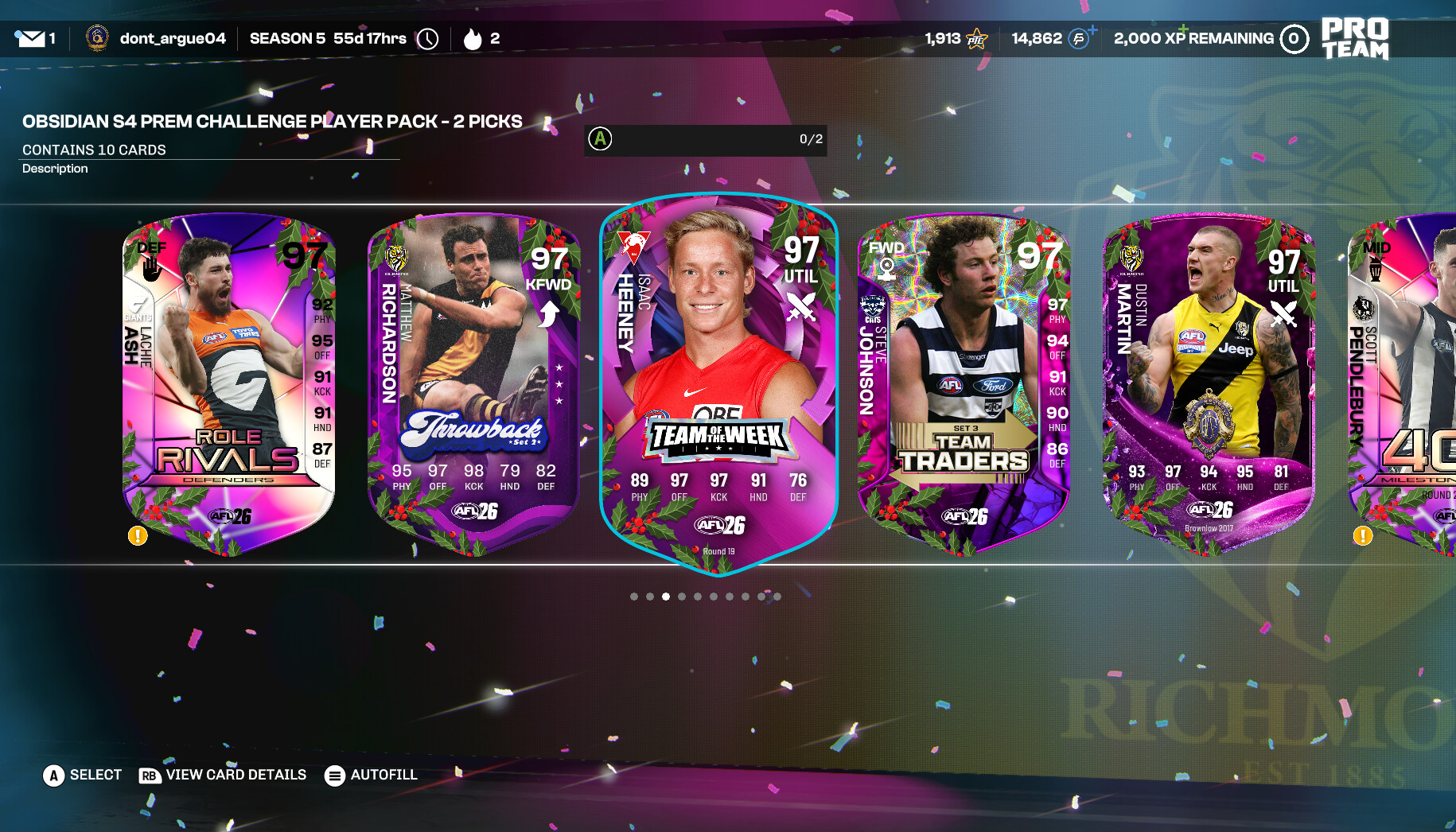Click the Select option
The width and height of the screenshot is (1456, 832).
(x=83, y=775)
